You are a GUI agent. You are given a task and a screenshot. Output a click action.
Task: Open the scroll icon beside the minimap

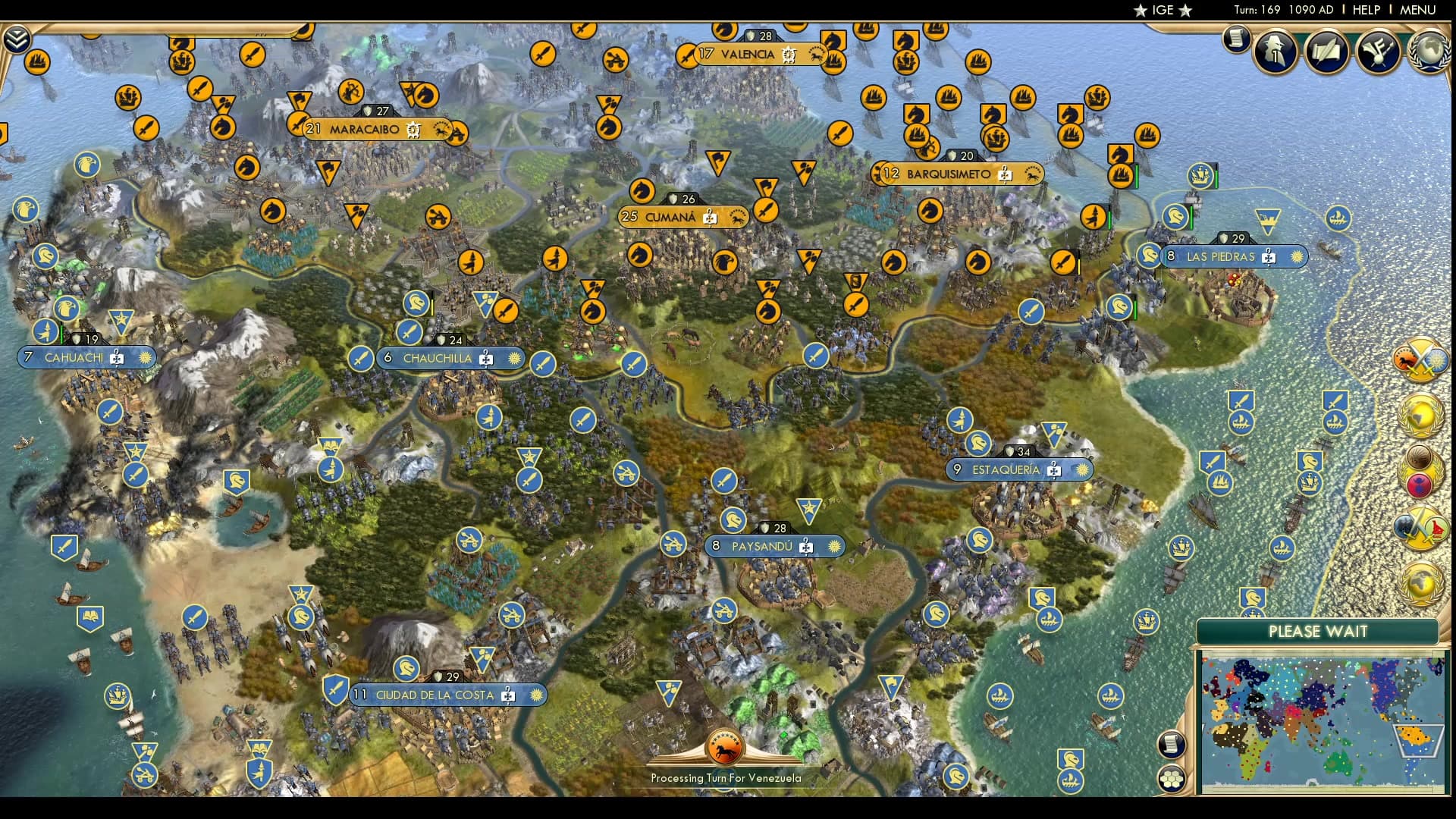pyautogui.click(x=1171, y=745)
